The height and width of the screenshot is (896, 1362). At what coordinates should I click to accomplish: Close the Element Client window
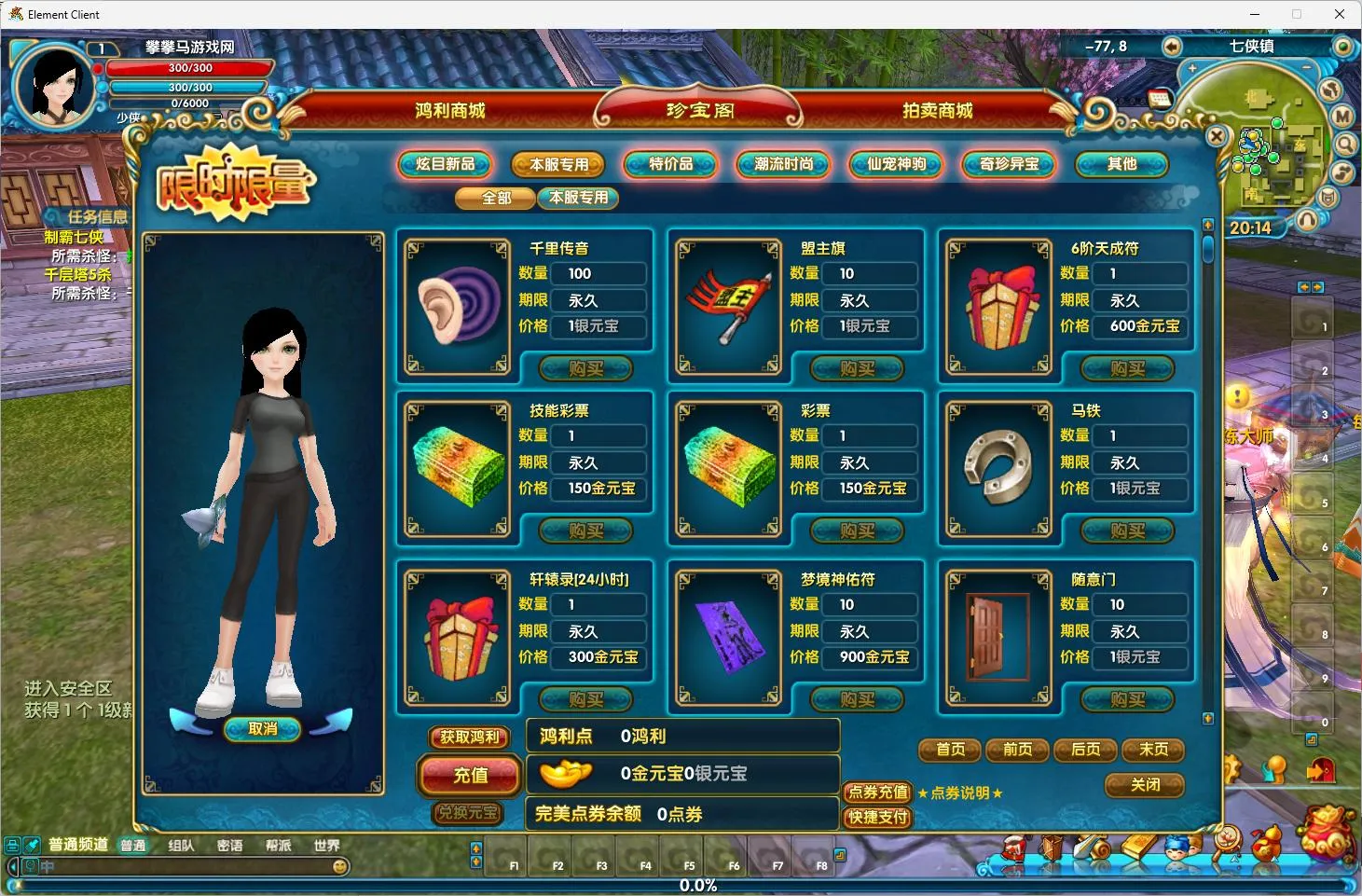tap(1340, 14)
